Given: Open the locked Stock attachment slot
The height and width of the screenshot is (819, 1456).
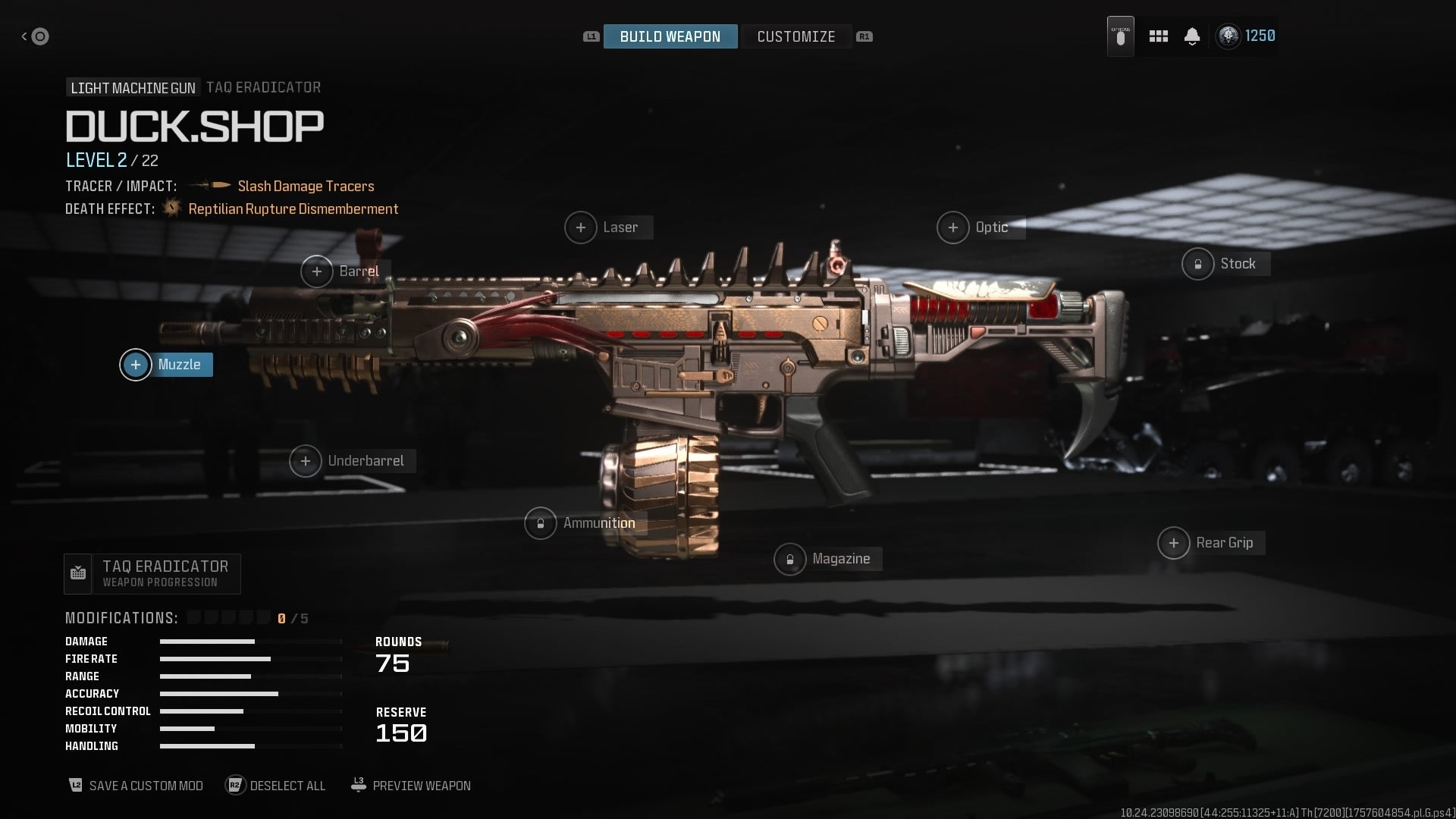Looking at the screenshot, I should tap(1223, 264).
